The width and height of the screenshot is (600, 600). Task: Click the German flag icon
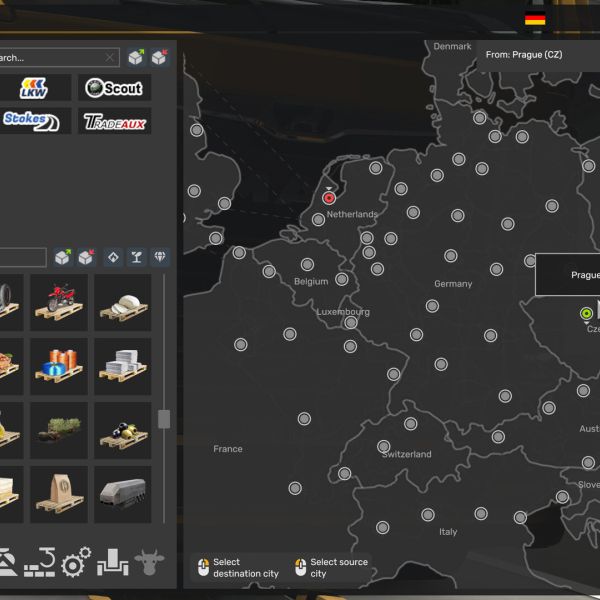pos(535,19)
